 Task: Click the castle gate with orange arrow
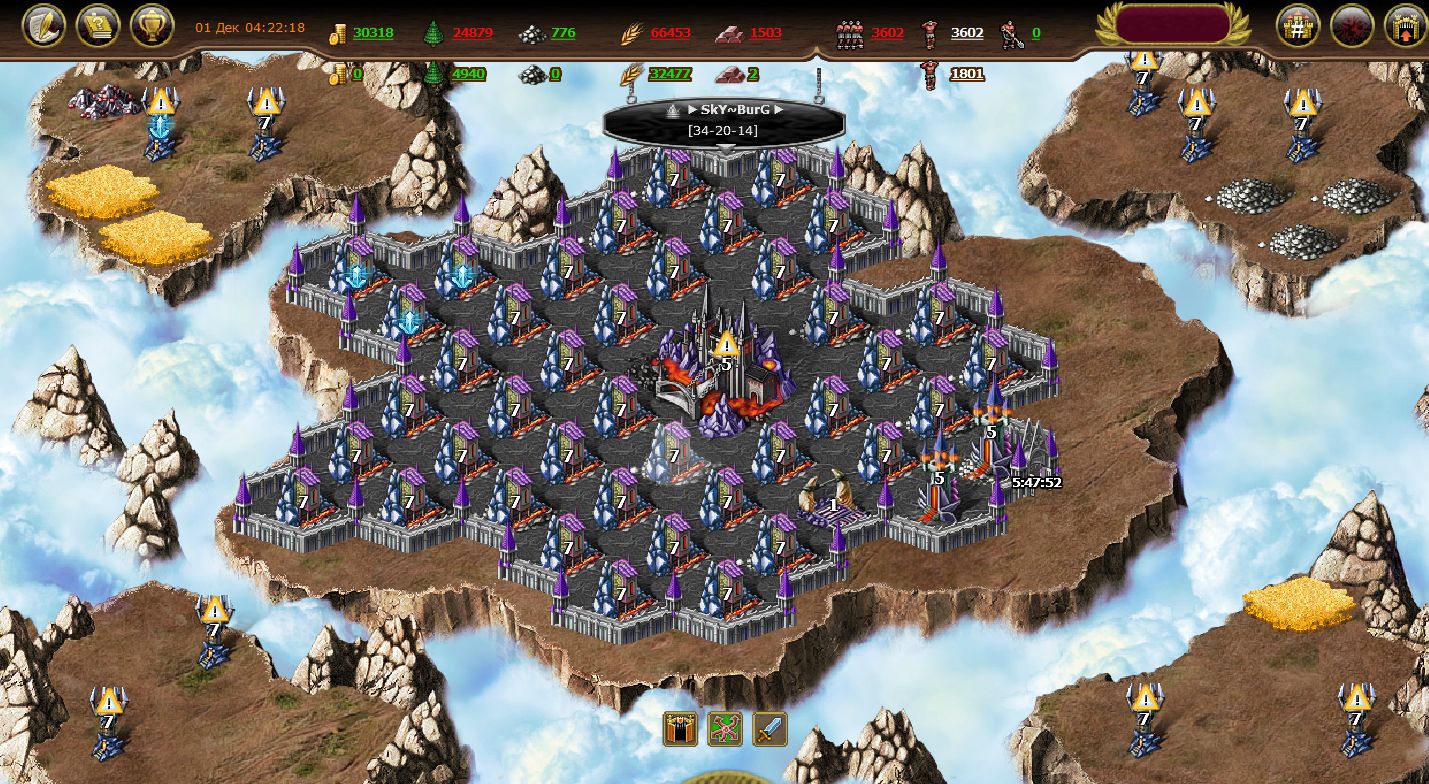click(1405, 25)
